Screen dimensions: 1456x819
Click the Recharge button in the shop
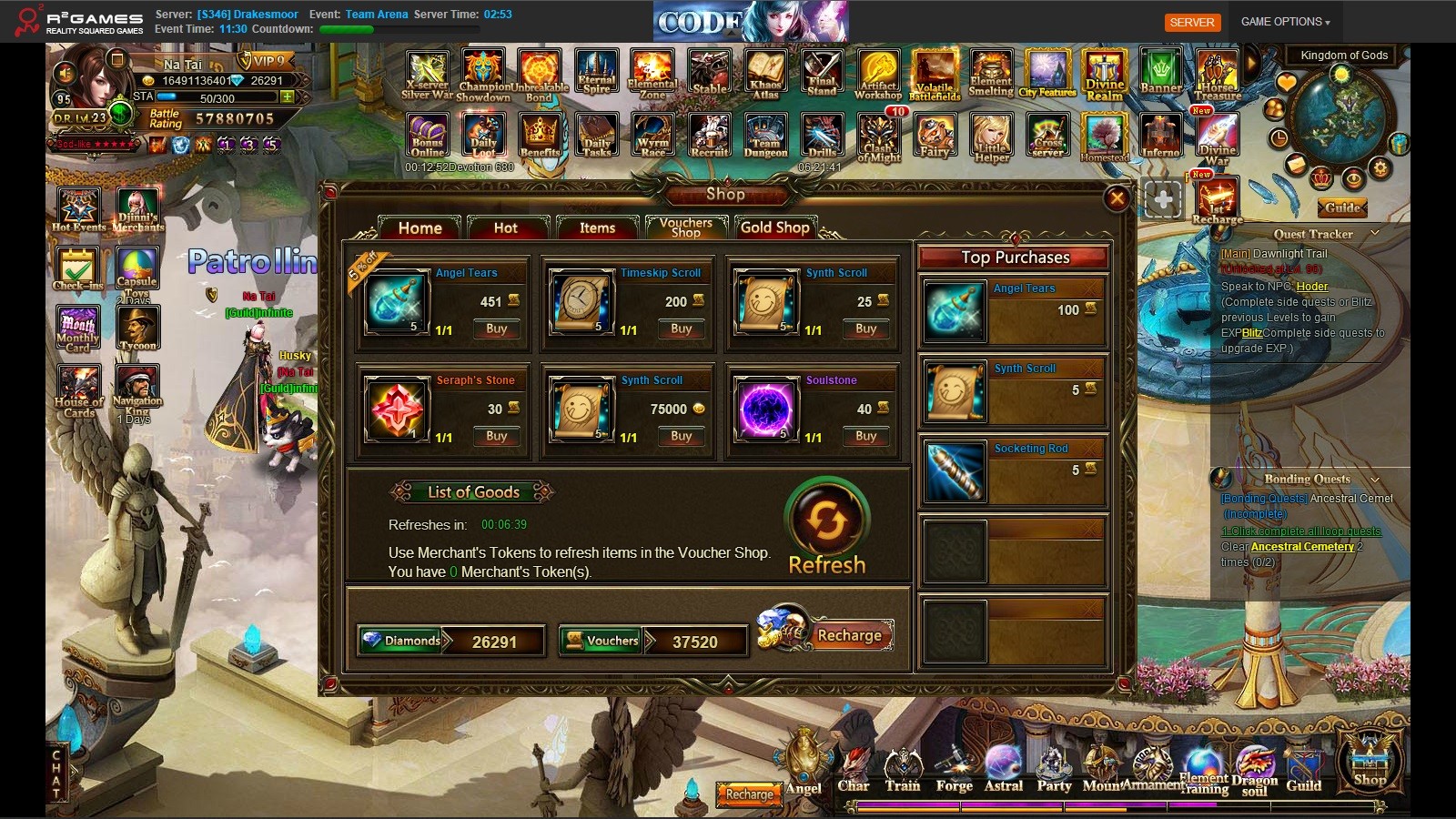(848, 635)
